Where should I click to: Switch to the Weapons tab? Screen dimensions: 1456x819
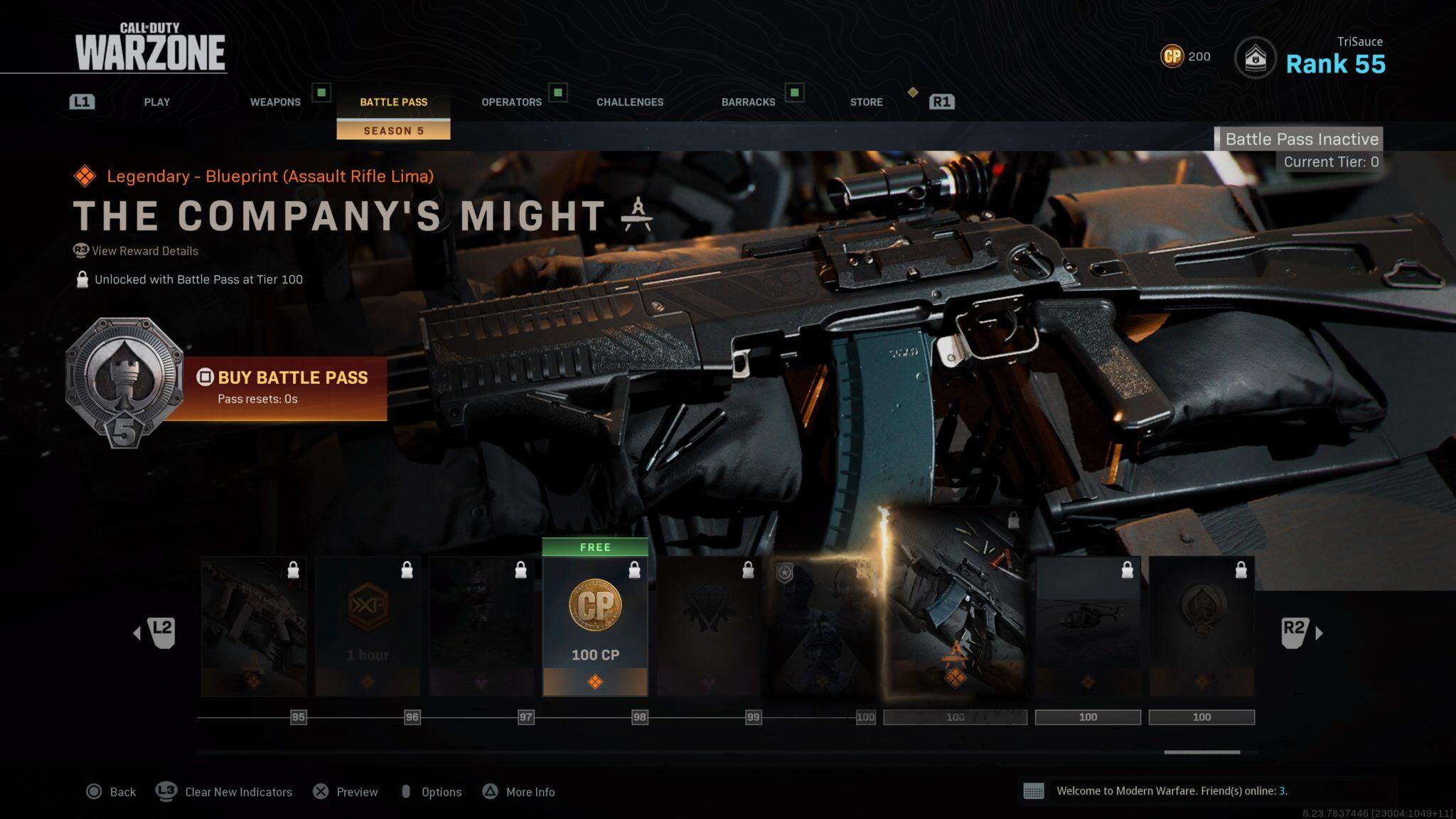click(x=275, y=102)
